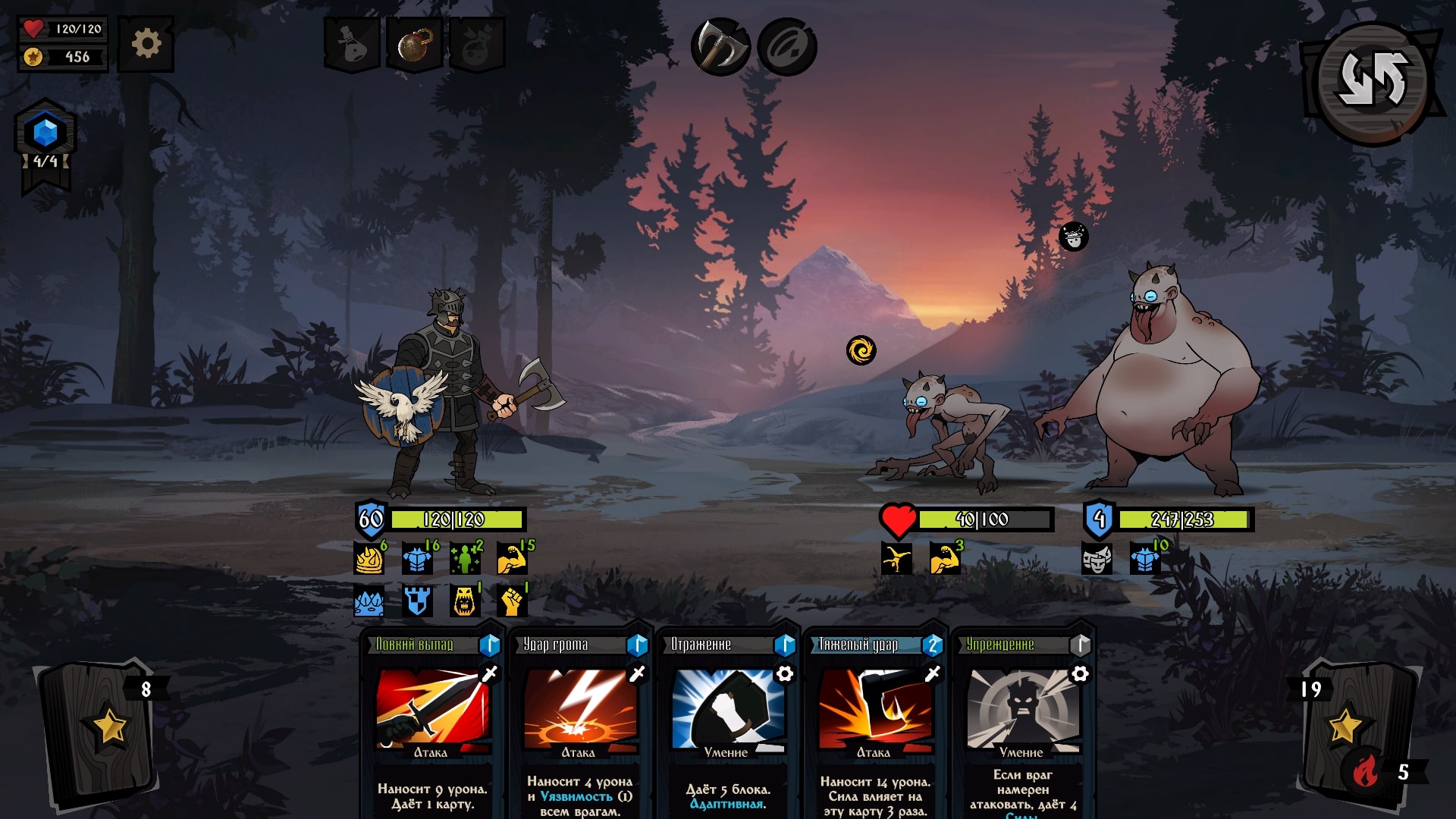Image resolution: width=1456 pixels, height=819 pixels.
Task: Open the settings gear menu
Action: coord(146,44)
